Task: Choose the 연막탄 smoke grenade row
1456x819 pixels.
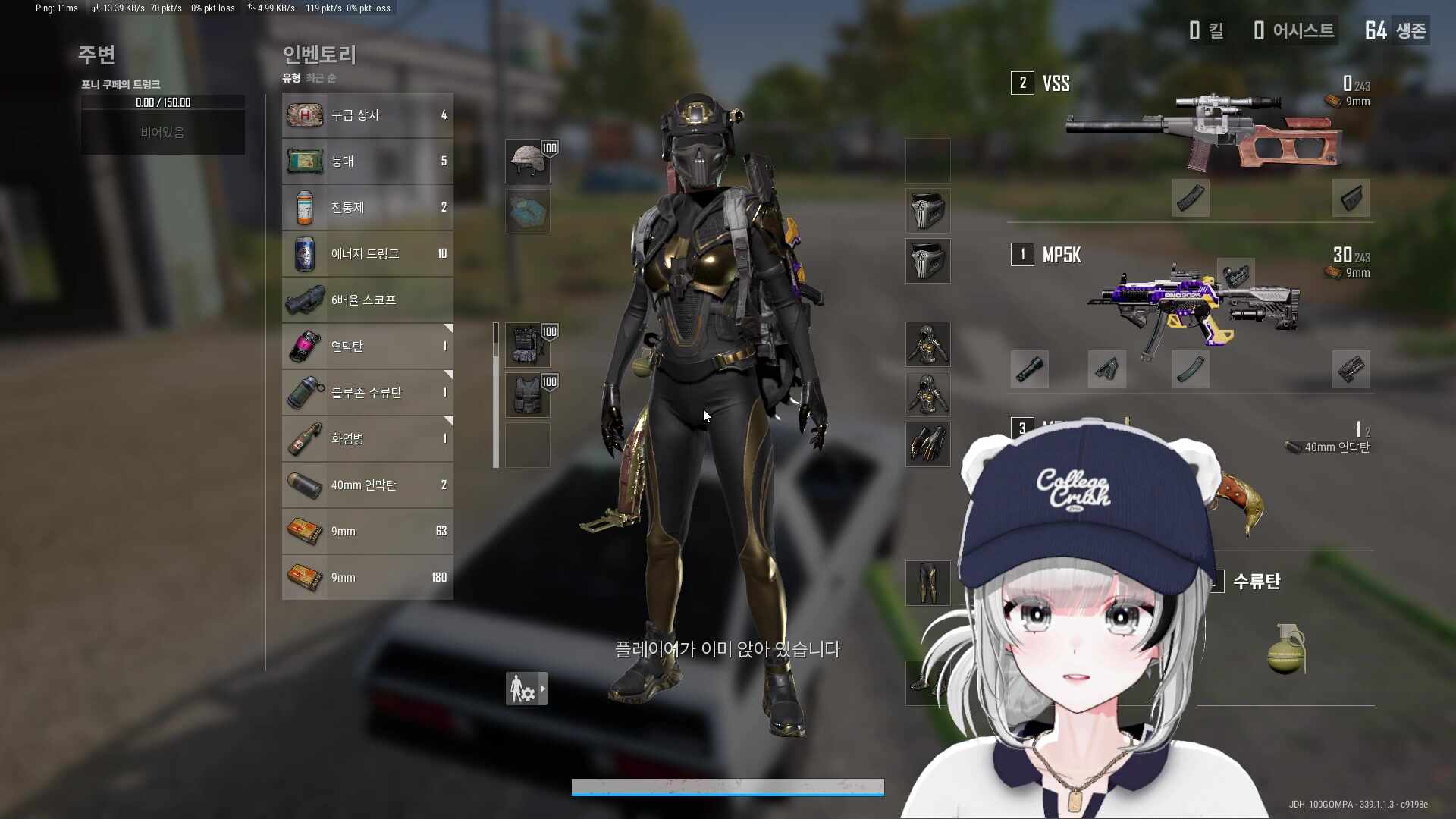Action: coord(367,347)
